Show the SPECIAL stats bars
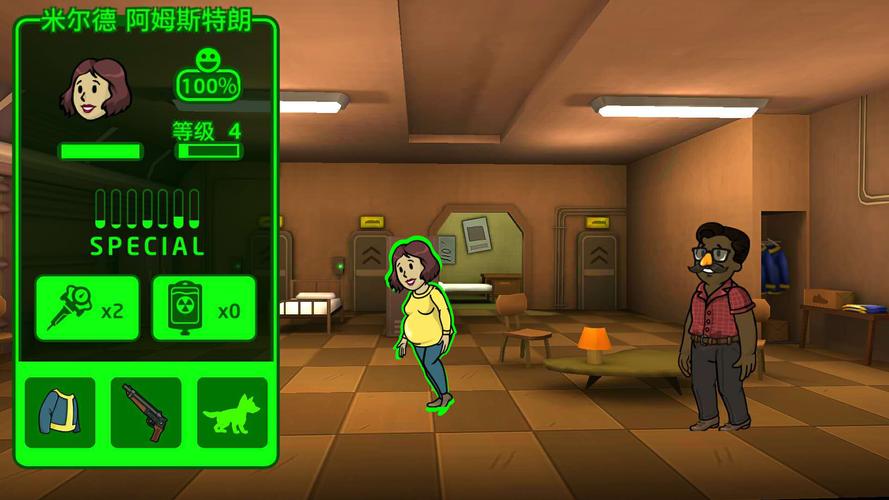This screenshot has height=500, width=889. (x=147, y=221)
